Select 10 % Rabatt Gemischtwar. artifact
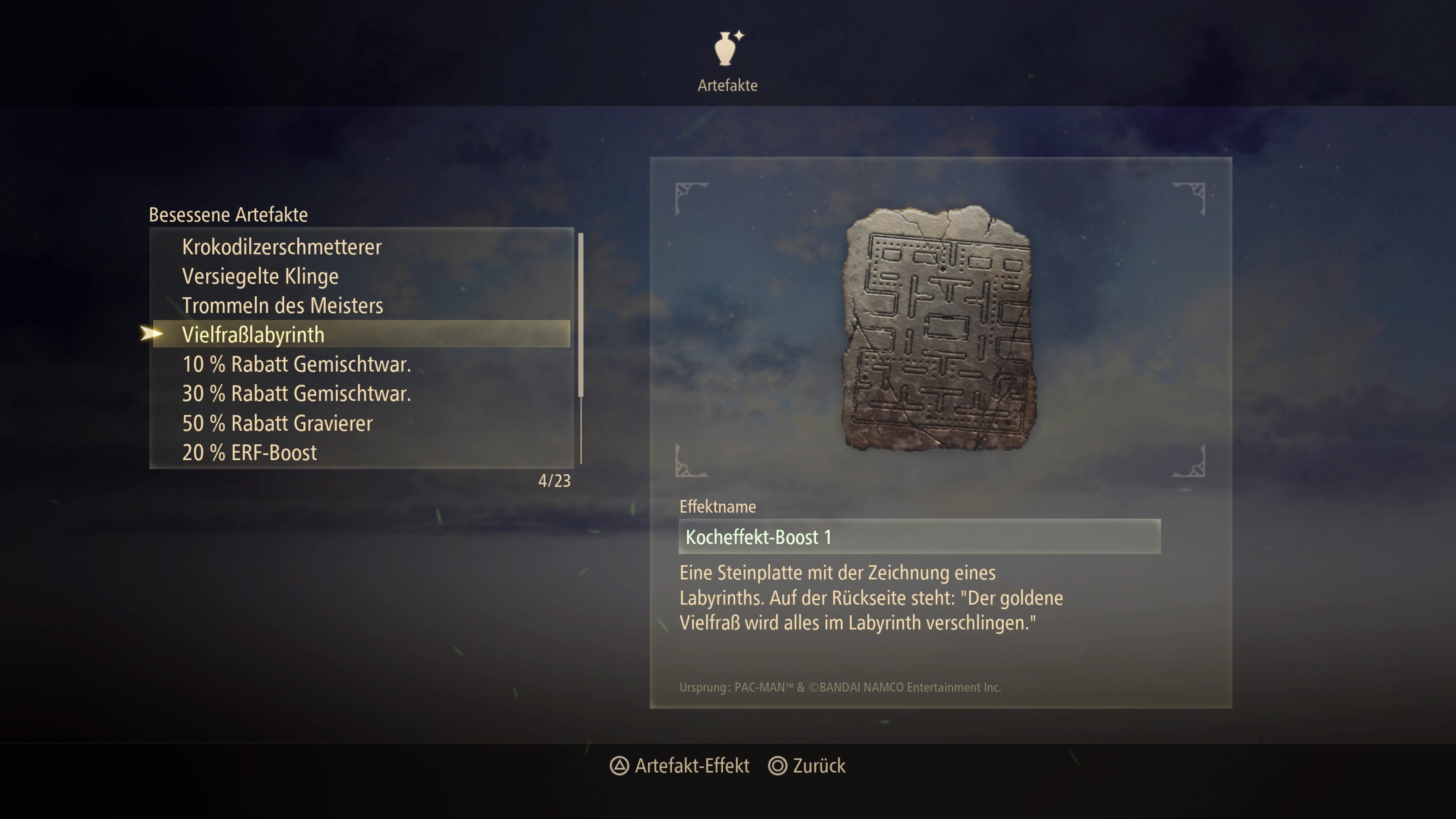The width and height of the screenshot is (1456, 819). point(296,364)
